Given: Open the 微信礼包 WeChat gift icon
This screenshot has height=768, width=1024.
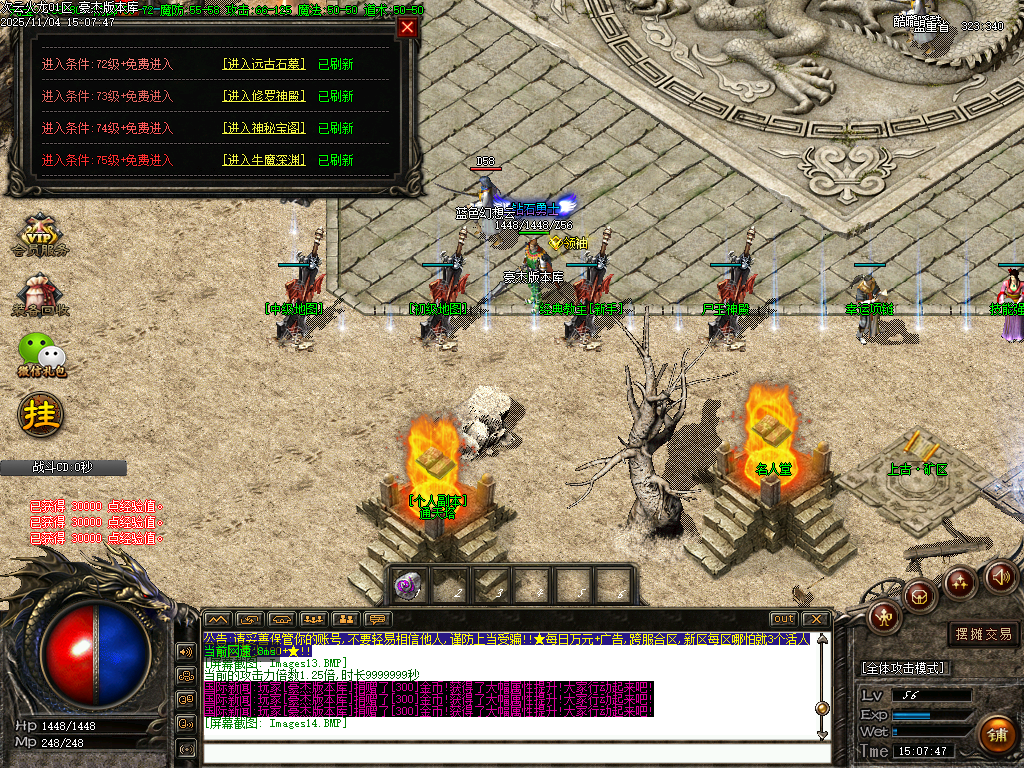Looking at the screenshot, I should point(42,355).
